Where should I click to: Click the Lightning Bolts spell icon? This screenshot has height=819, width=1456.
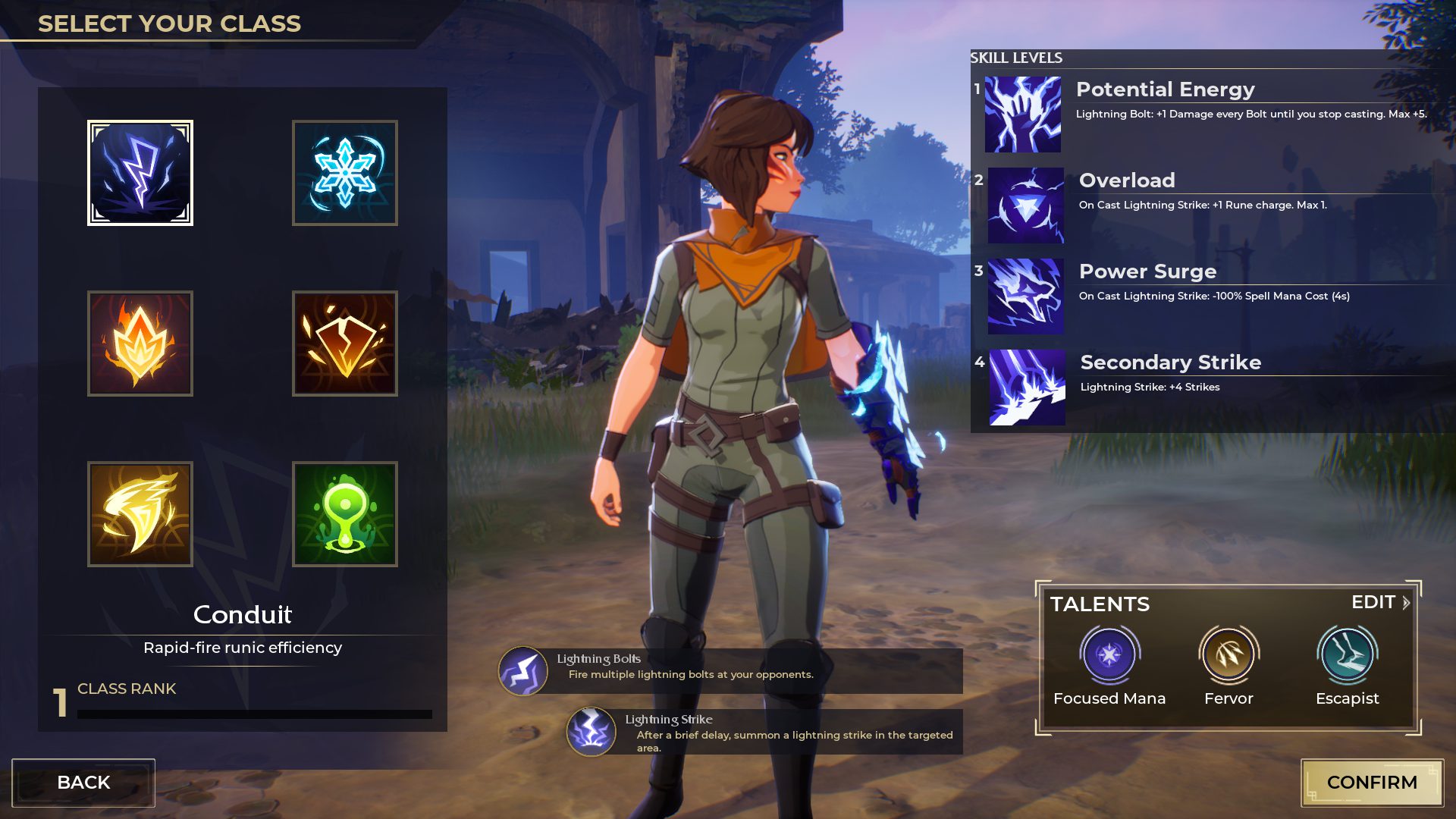coord(522,671)
